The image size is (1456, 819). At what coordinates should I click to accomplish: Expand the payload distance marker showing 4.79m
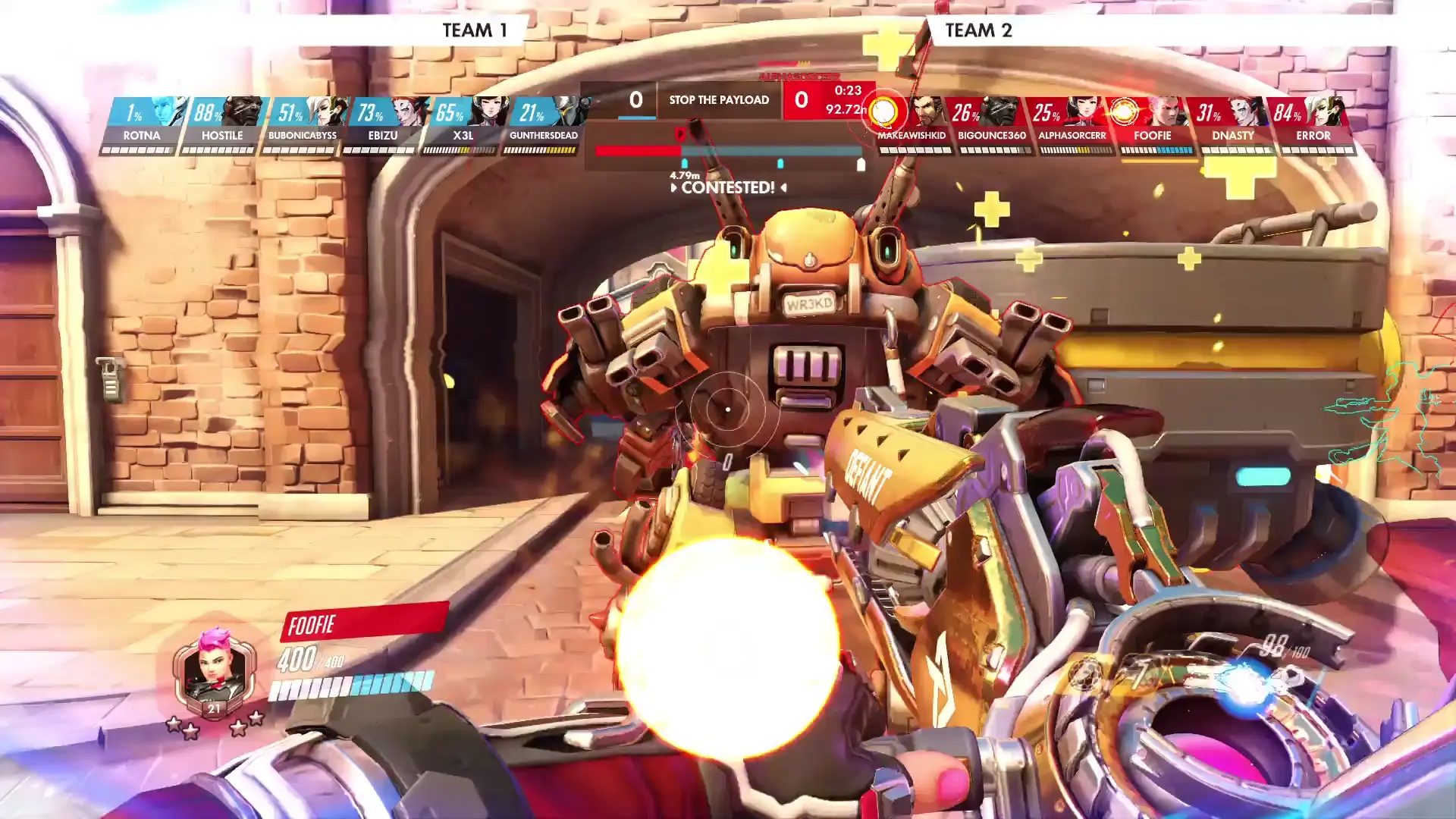pyautogui.click(x=683, y=175)
